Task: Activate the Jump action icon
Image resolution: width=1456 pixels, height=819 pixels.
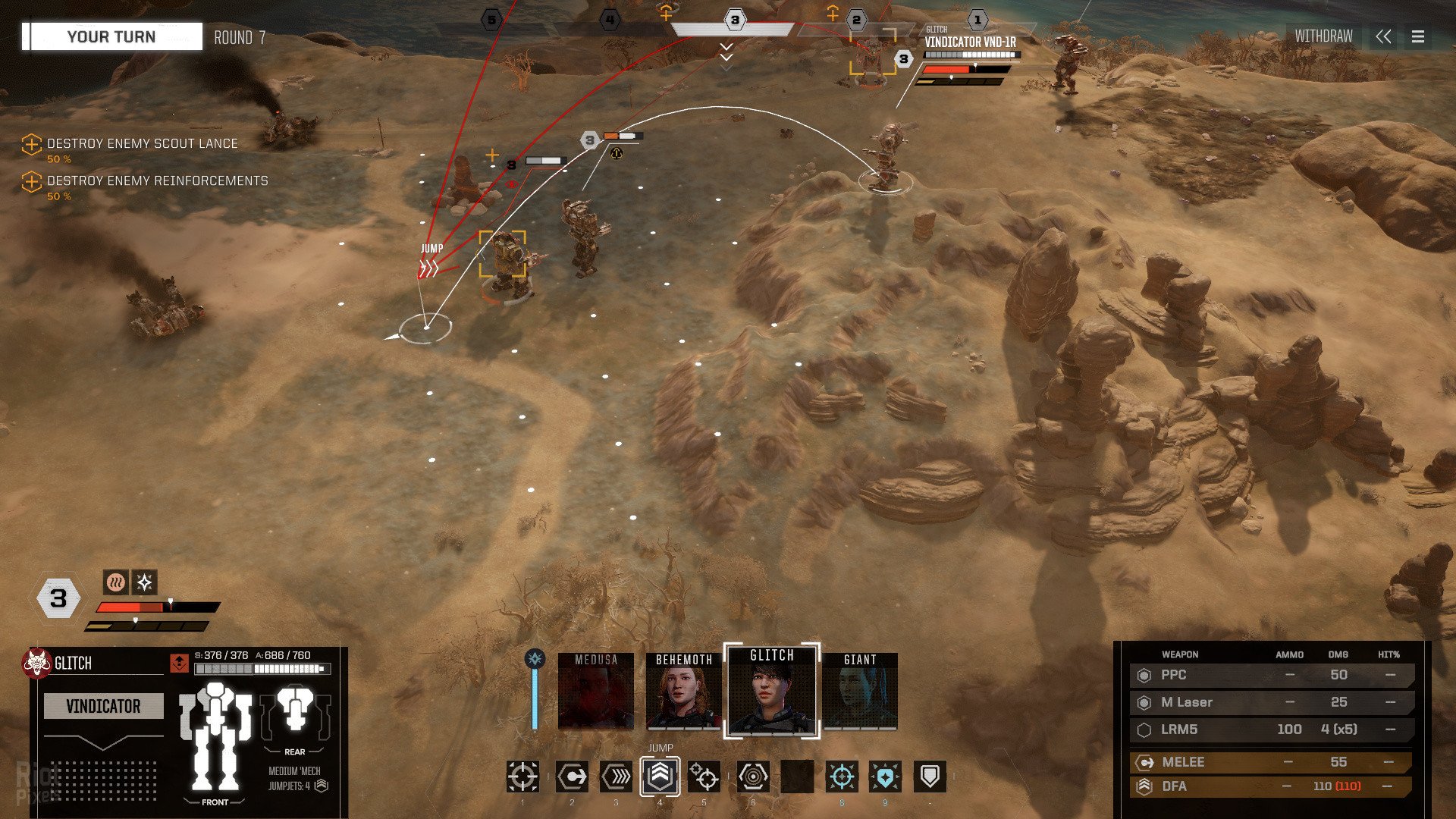Action: (x=660, y=777)
